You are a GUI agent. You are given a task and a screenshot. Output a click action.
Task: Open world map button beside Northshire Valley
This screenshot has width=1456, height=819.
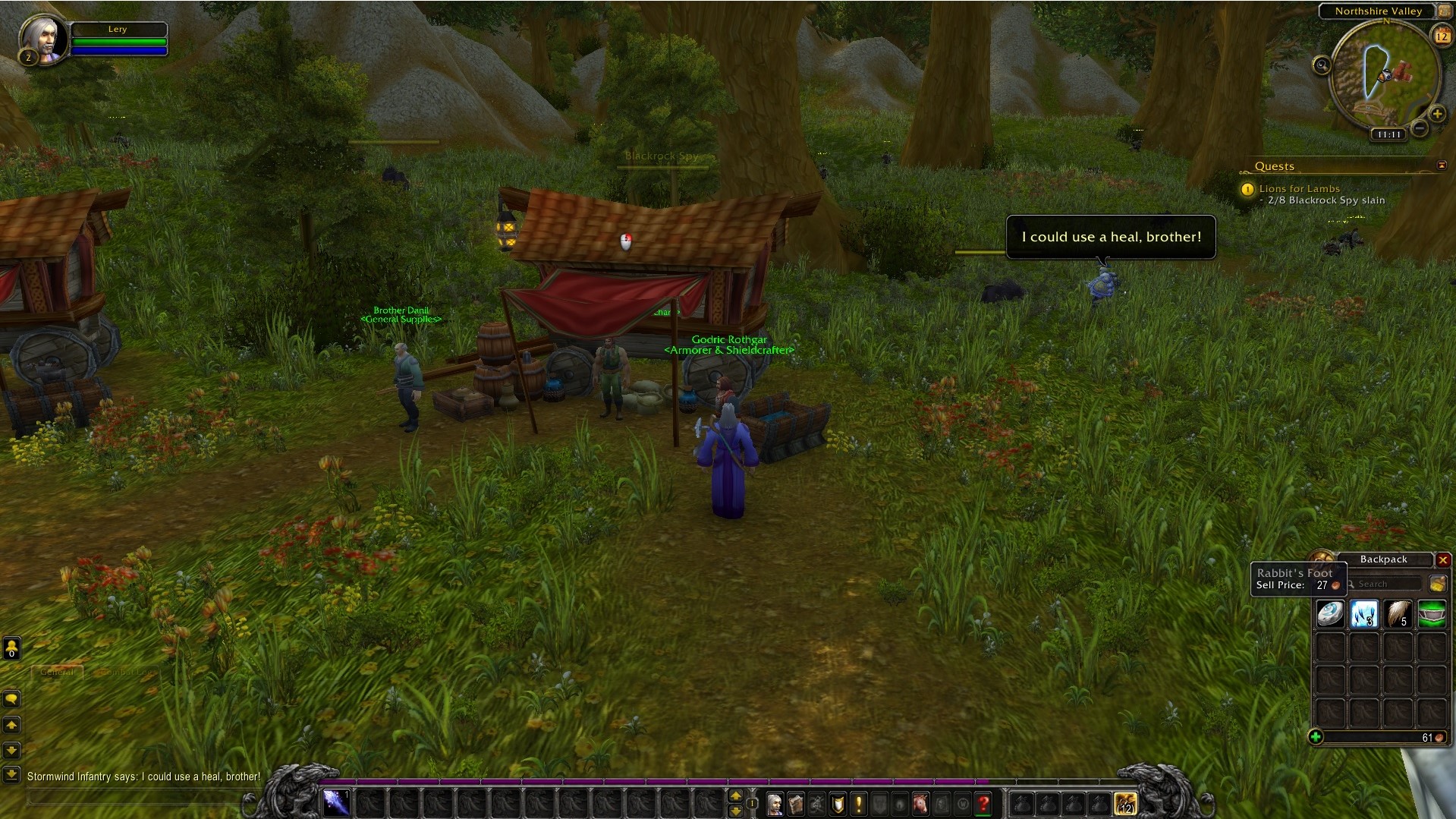tap(1444, 11)
